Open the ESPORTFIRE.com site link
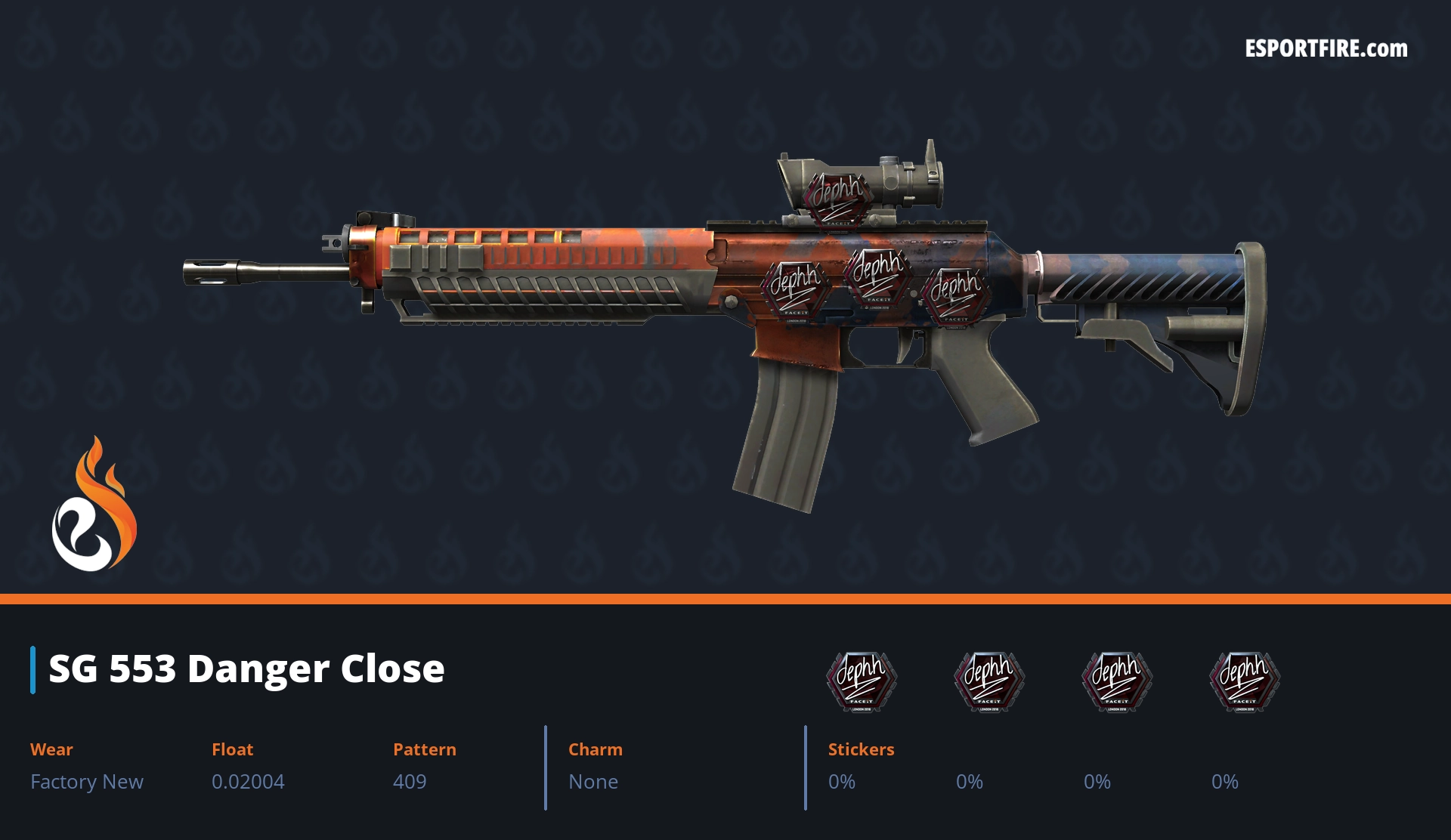This screenshot has height=840, width=1451. pyautogui.click(x=1326, y=49)
